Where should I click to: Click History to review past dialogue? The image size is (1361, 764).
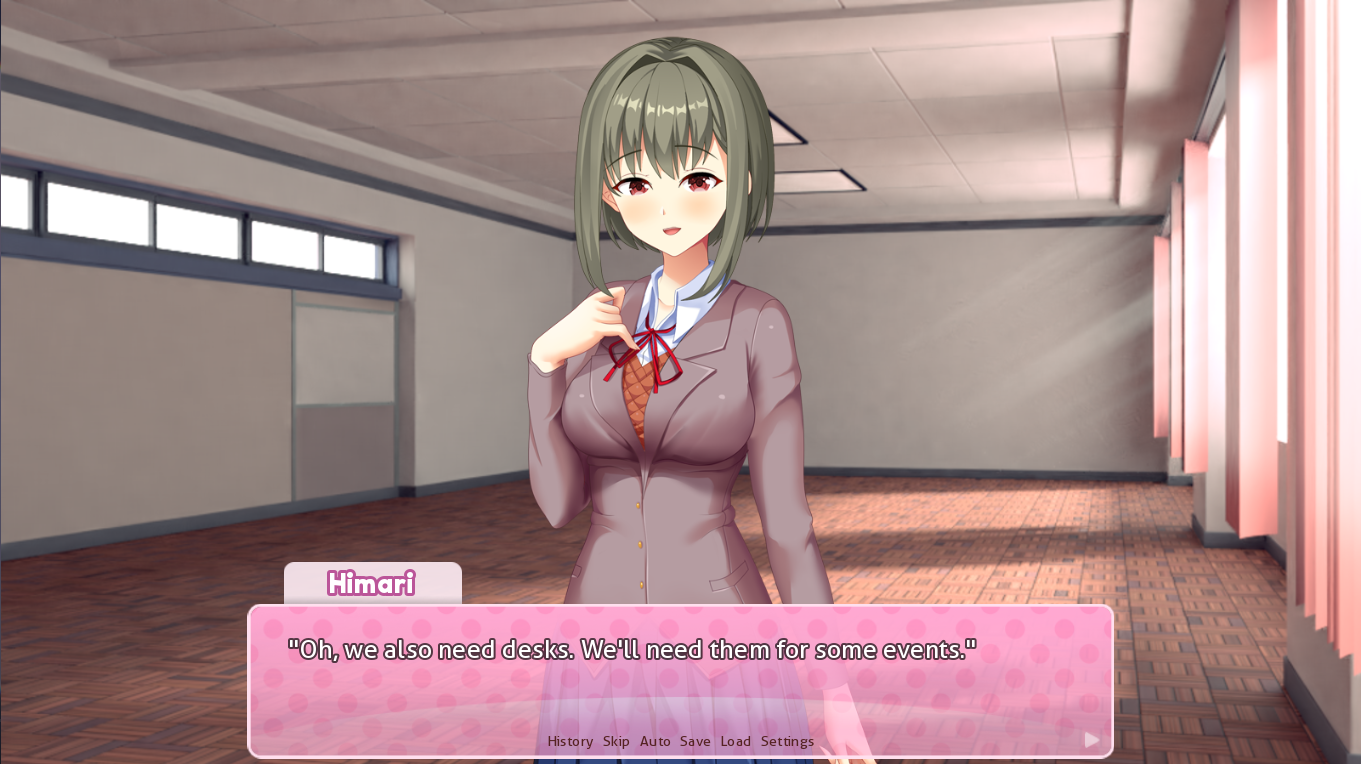[x=569, y=741]
